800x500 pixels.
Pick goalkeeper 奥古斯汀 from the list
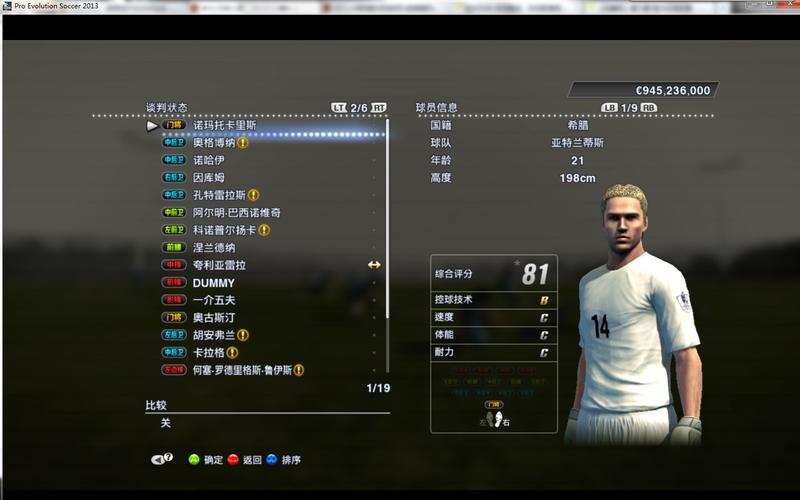coord(214,318)
